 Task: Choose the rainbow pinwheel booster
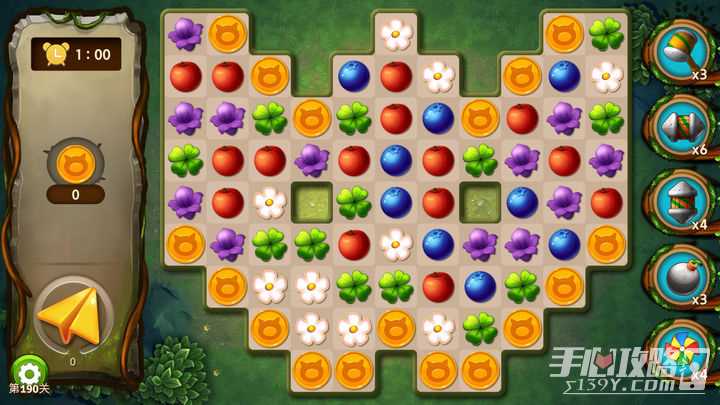pos(684,352)
